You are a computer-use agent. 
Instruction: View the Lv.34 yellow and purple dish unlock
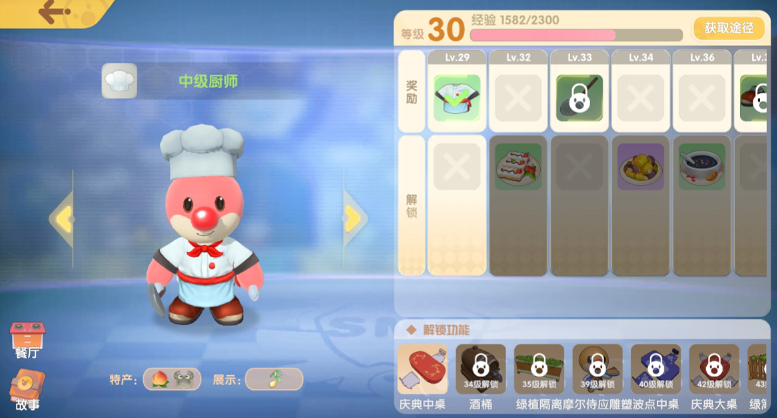640,166
